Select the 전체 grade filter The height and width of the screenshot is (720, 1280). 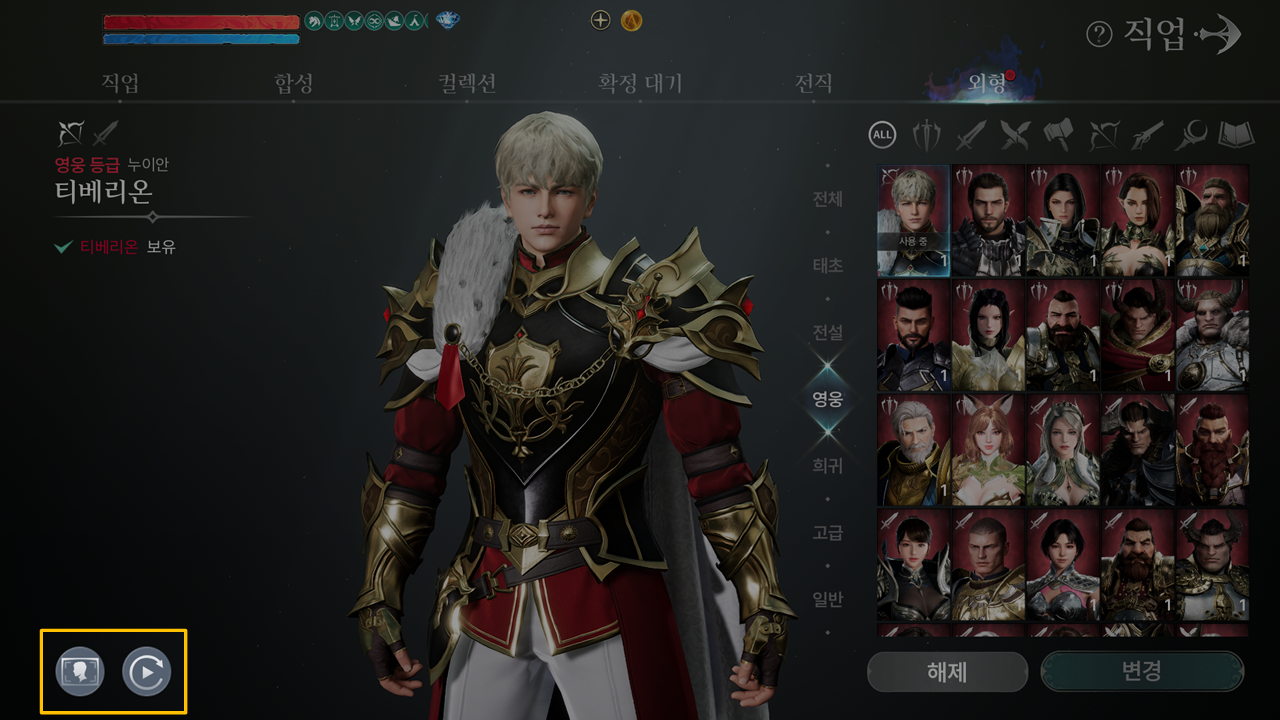coord(827,199)
